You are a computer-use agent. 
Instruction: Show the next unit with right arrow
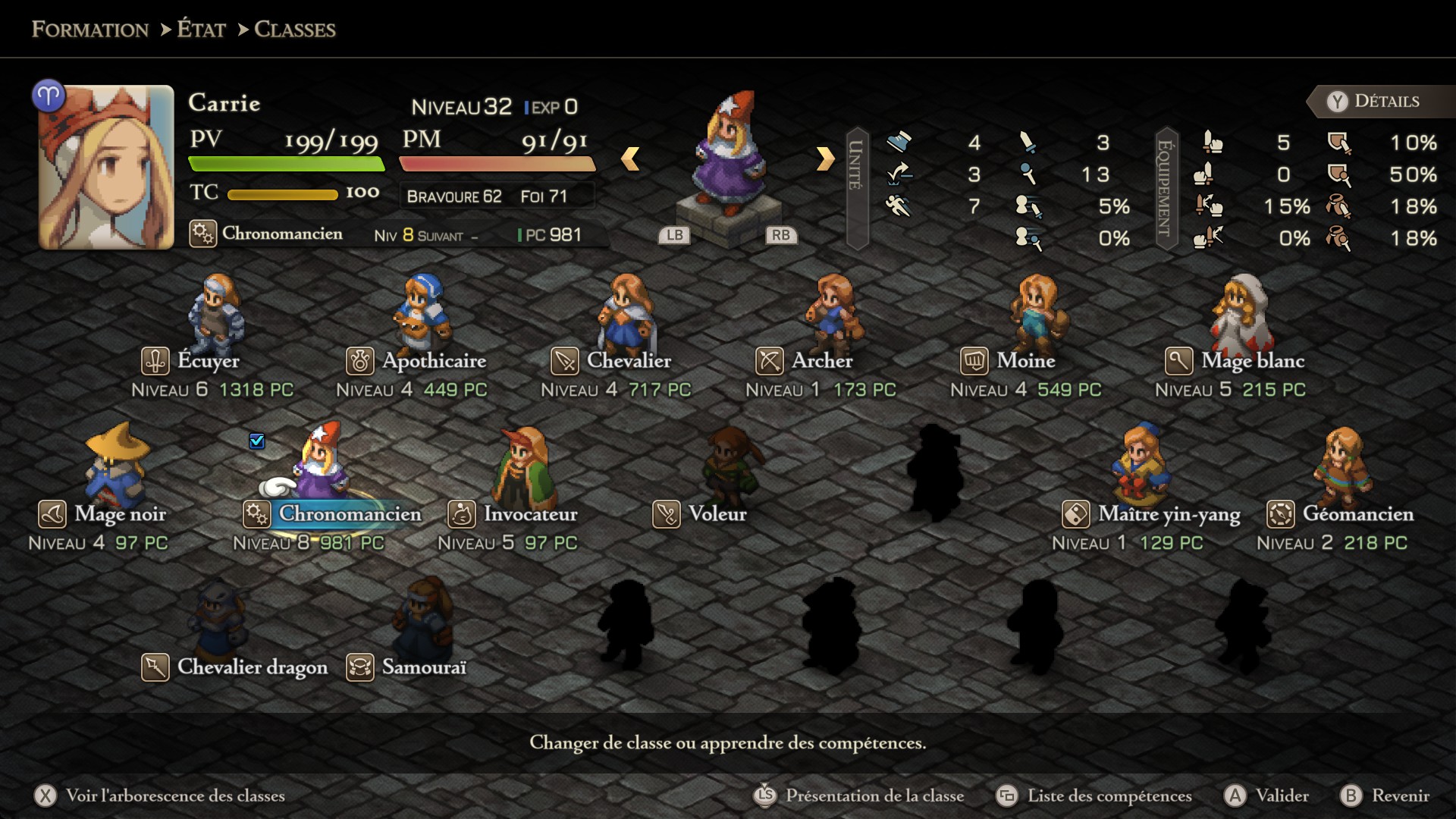(x=825, y=158)
